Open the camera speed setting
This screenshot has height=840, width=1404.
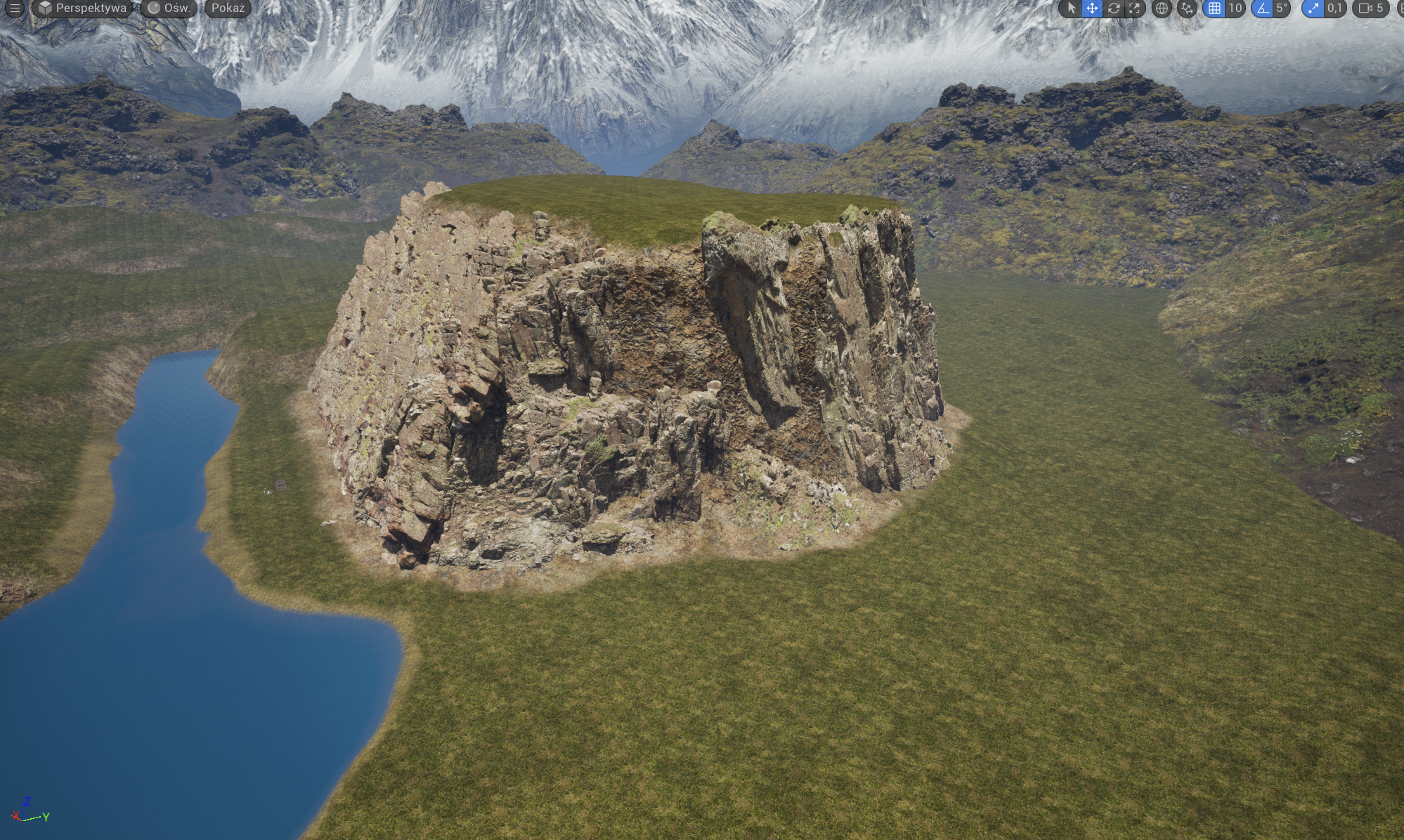click(x=1371, y=8)
